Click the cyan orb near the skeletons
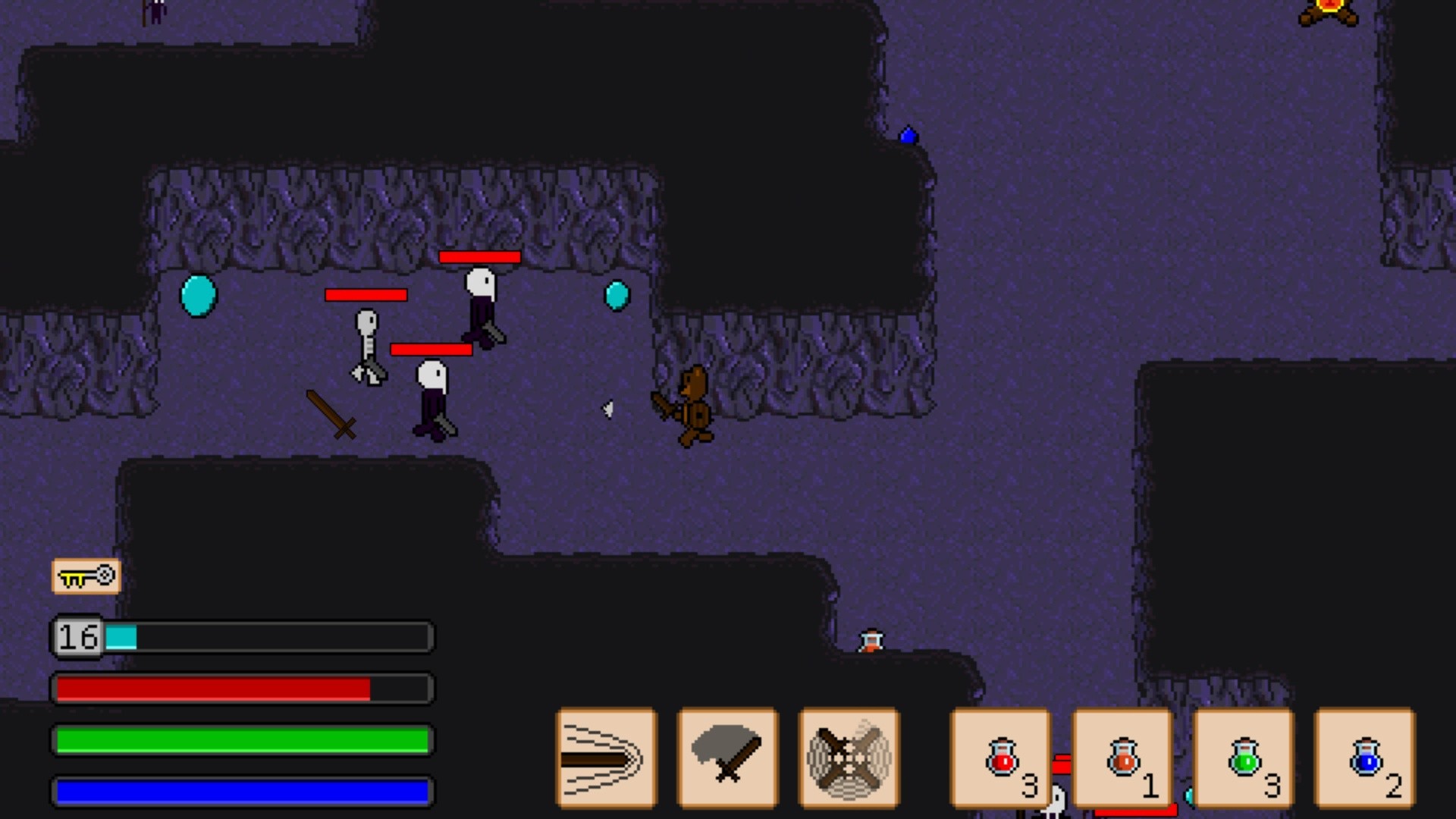Viewport: 1456px width, 819px height. [199, 296]
